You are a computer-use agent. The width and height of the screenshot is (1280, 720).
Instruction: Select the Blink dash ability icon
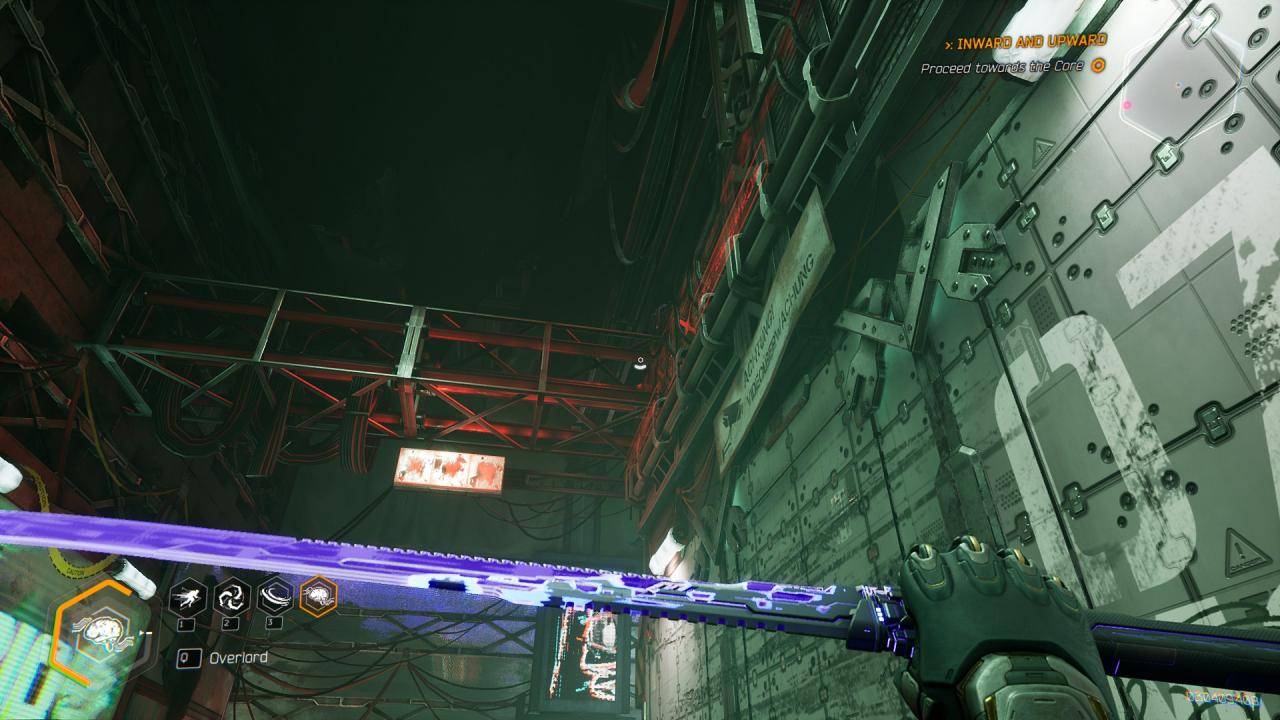point(188,596)
